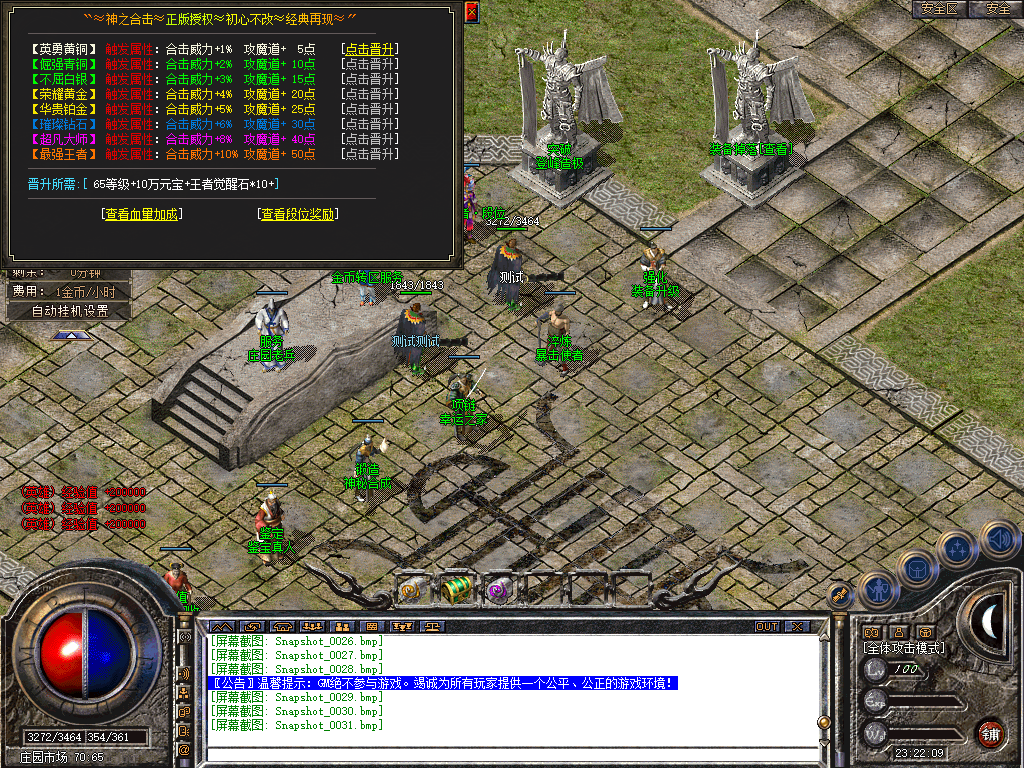Switch the 全体攻击模式 attack mode

click(904, 648)
